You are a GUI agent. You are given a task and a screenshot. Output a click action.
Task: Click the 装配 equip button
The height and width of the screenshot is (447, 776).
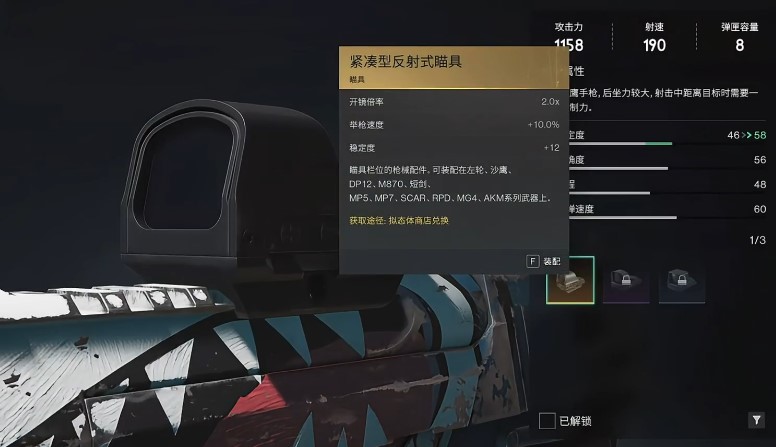tap(543, 261)
